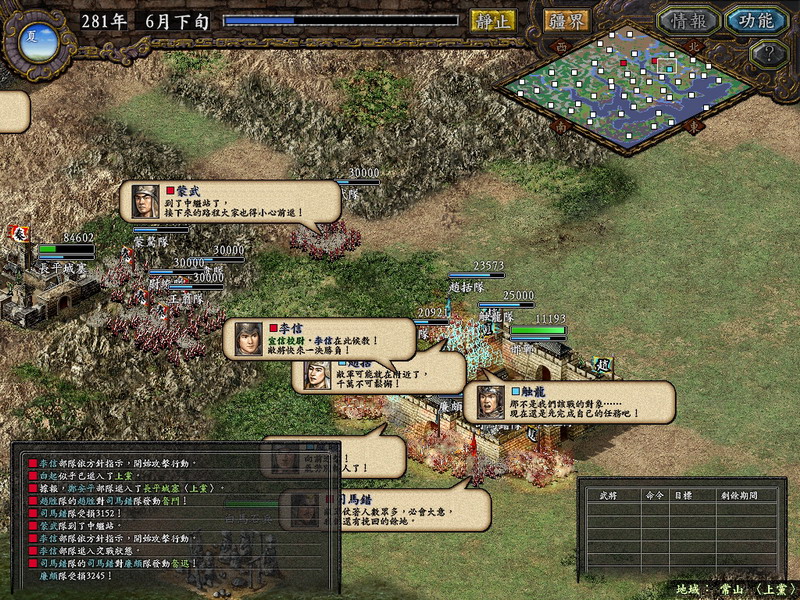Toggle the 疆界 borders button
Screen dimensions: 800x600
point(567,20)
